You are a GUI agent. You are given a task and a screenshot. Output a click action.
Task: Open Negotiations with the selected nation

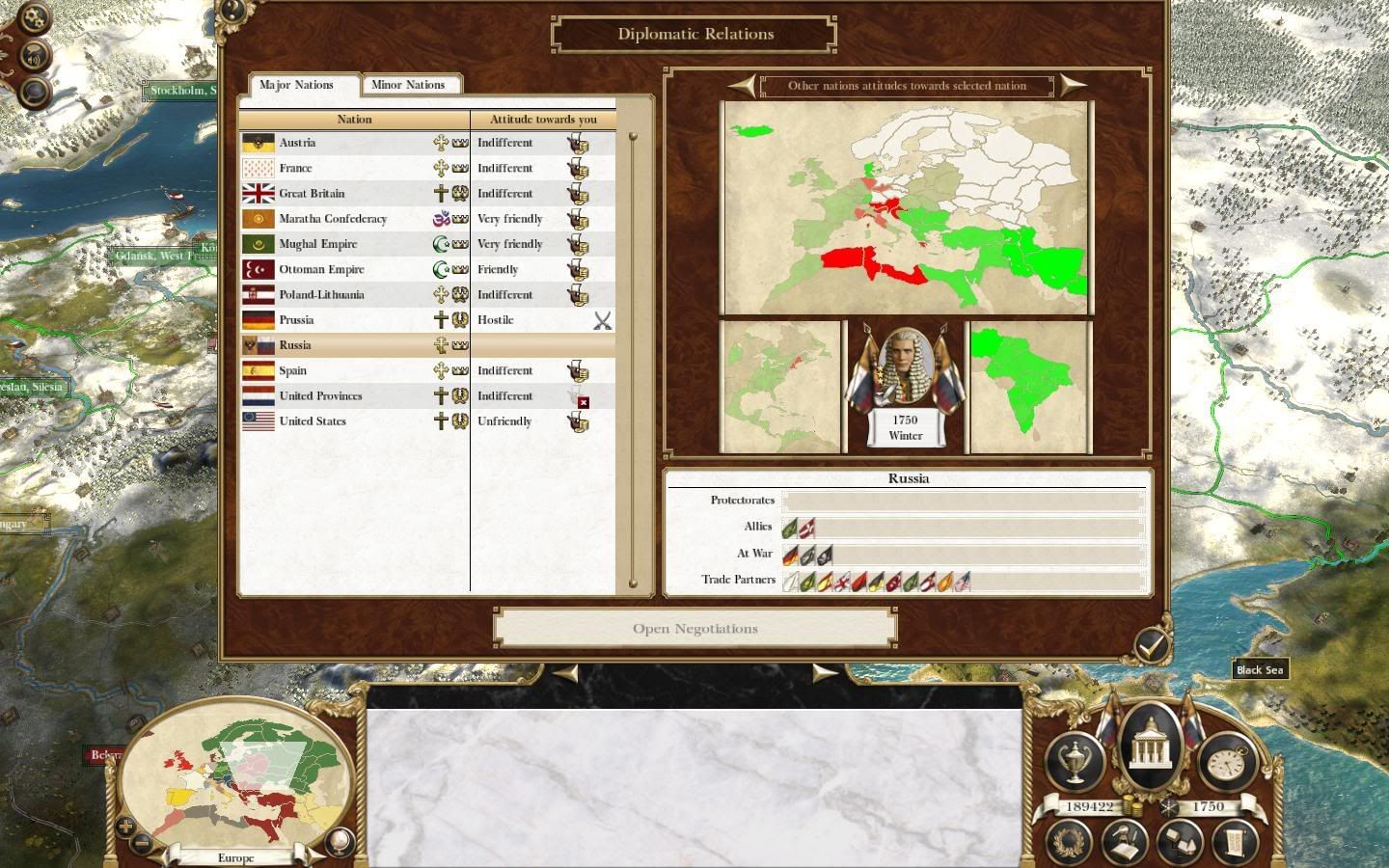(x=694, y=629)
